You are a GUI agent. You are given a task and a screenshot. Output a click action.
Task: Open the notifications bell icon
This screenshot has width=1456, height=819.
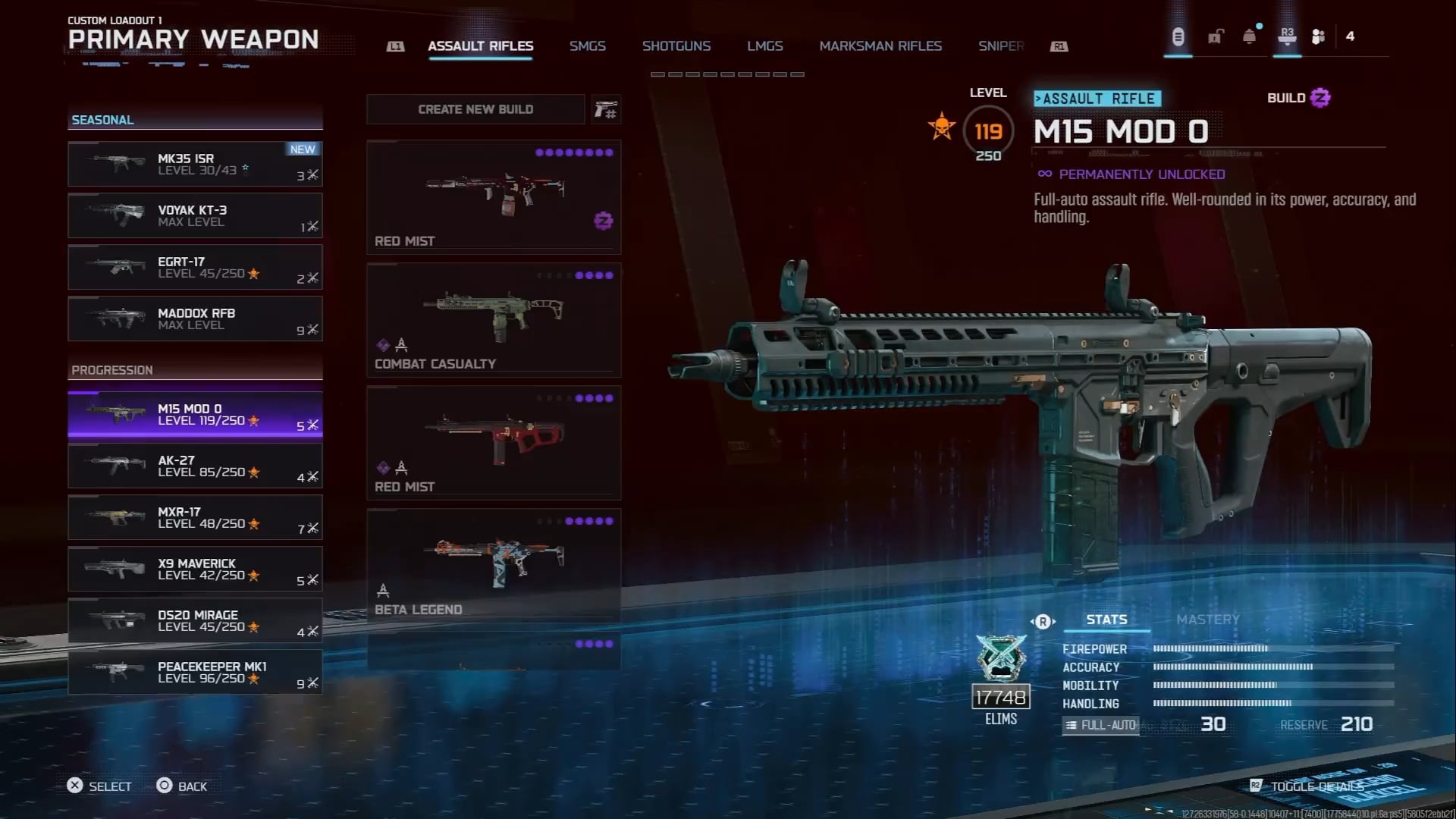[x=1249, y=36]
